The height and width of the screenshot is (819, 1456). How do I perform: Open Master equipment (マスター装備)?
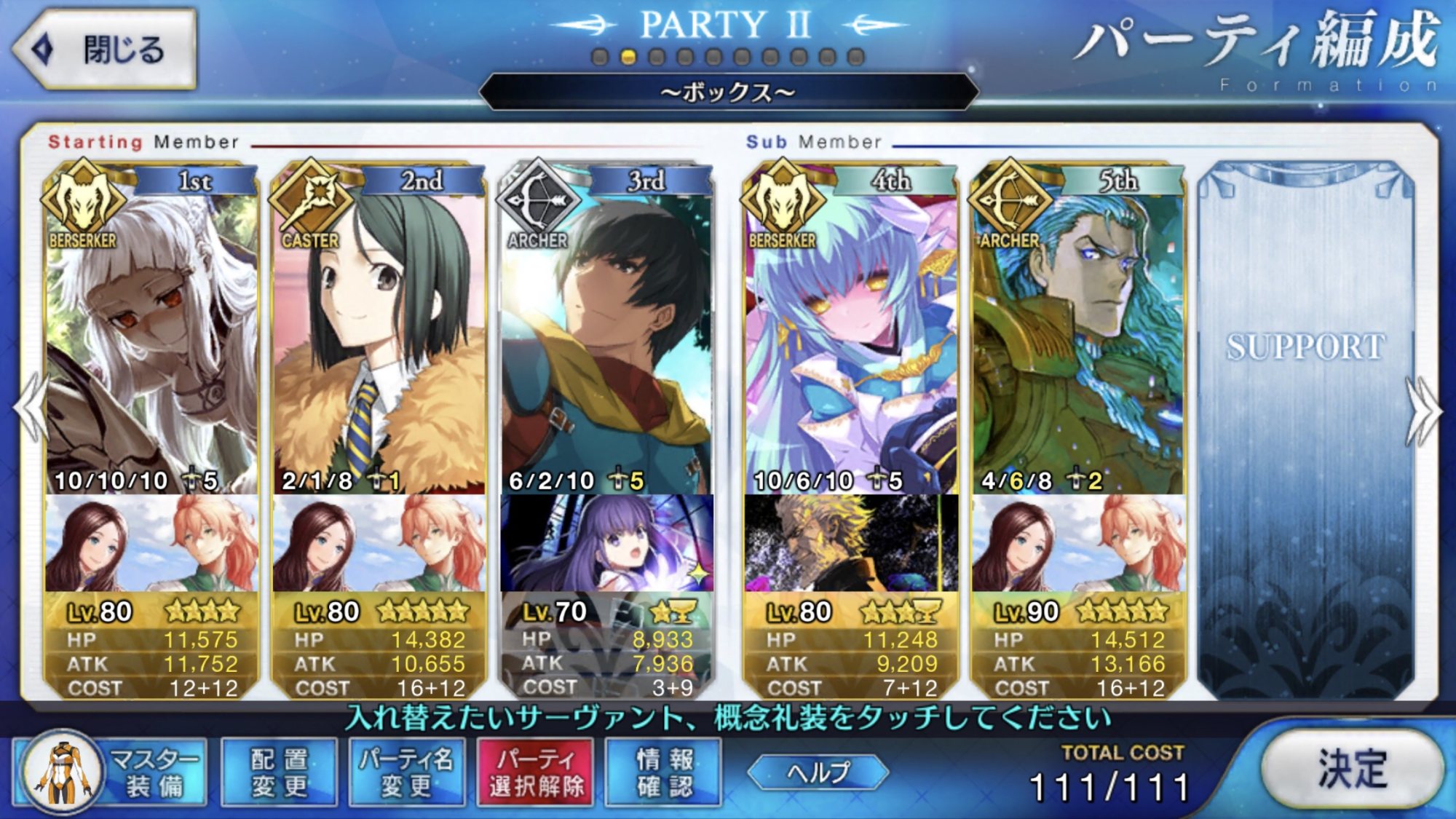111,773
